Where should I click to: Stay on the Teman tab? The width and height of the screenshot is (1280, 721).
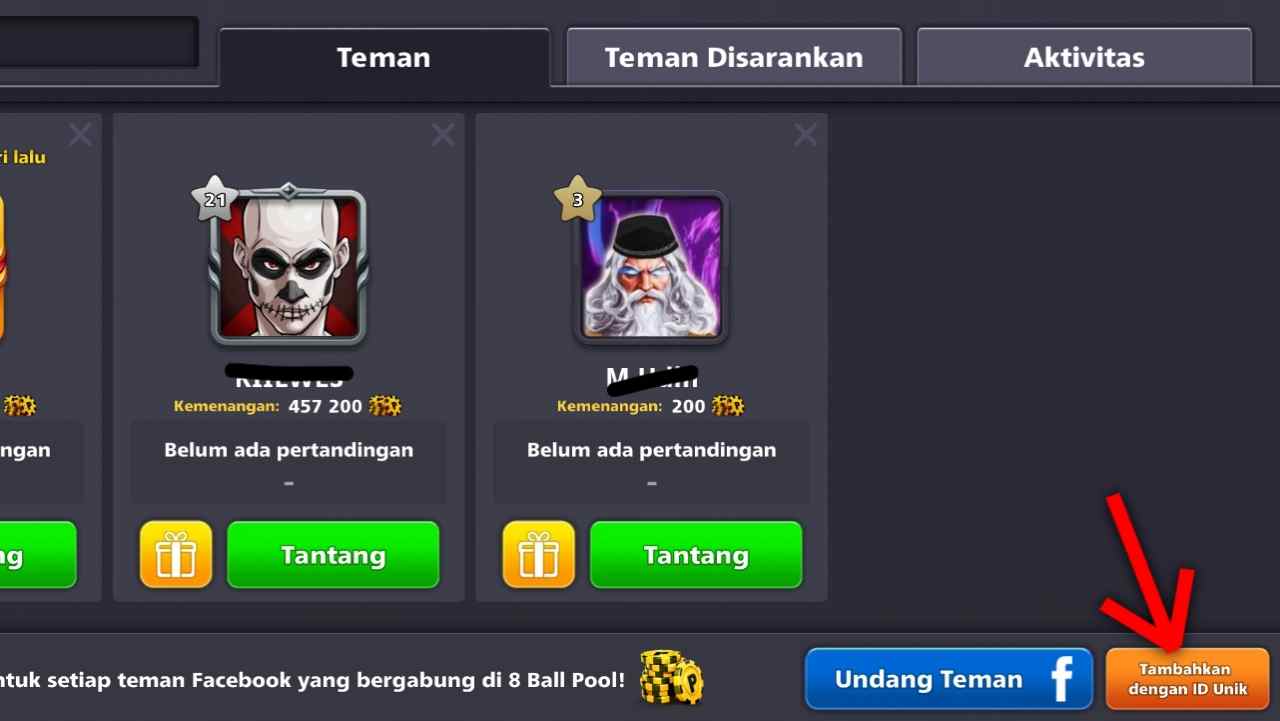[383, 57]
